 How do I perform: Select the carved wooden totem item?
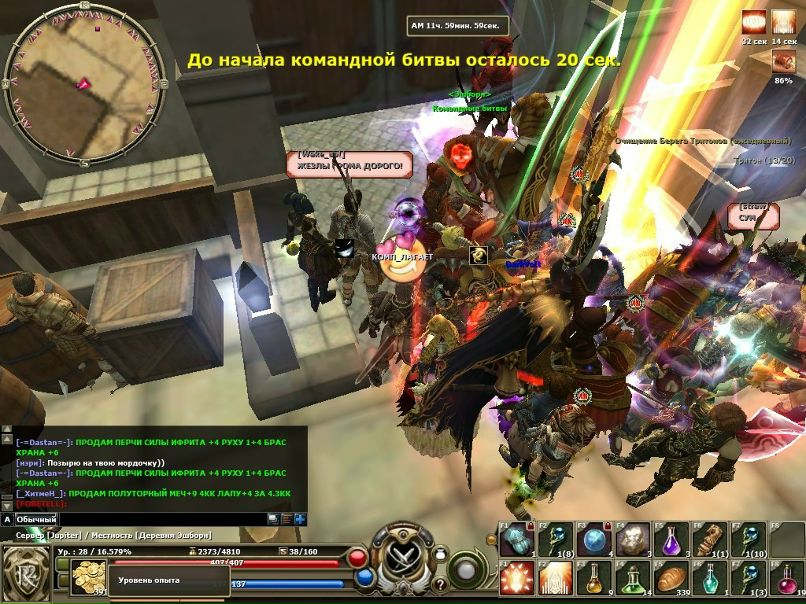click(x=709, y=540)
